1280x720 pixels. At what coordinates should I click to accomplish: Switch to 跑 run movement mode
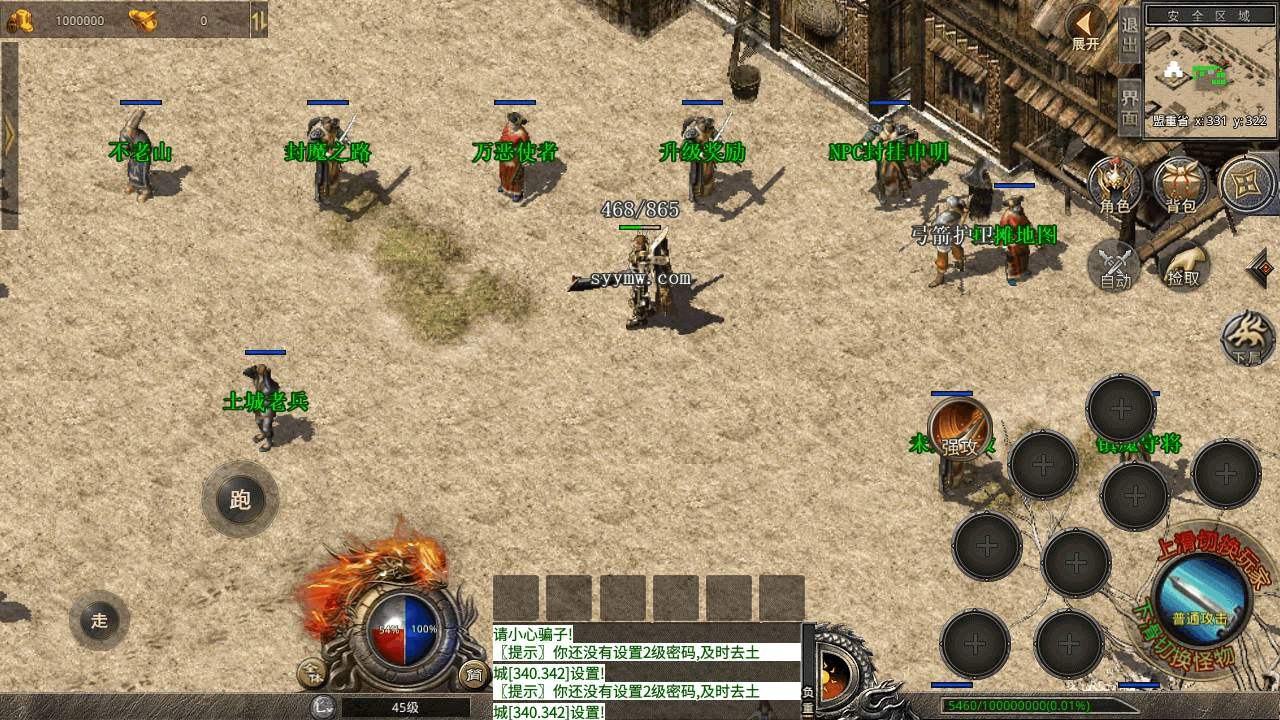pos(240,499)
